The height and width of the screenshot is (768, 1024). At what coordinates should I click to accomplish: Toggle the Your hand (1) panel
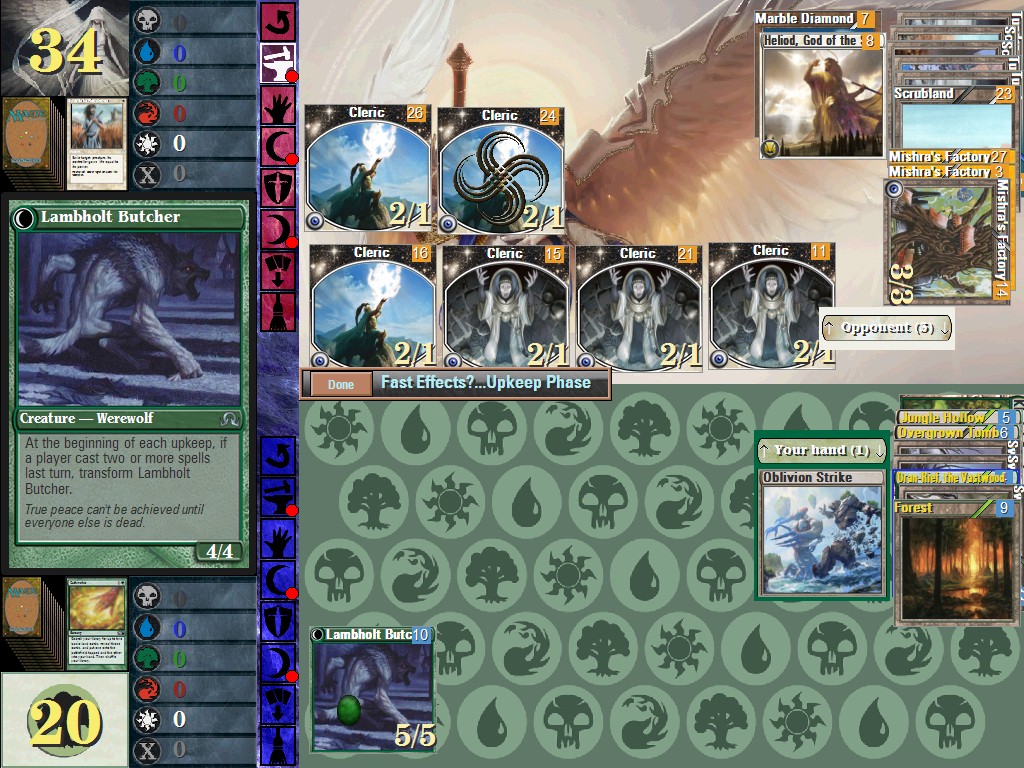pos(820,450)
